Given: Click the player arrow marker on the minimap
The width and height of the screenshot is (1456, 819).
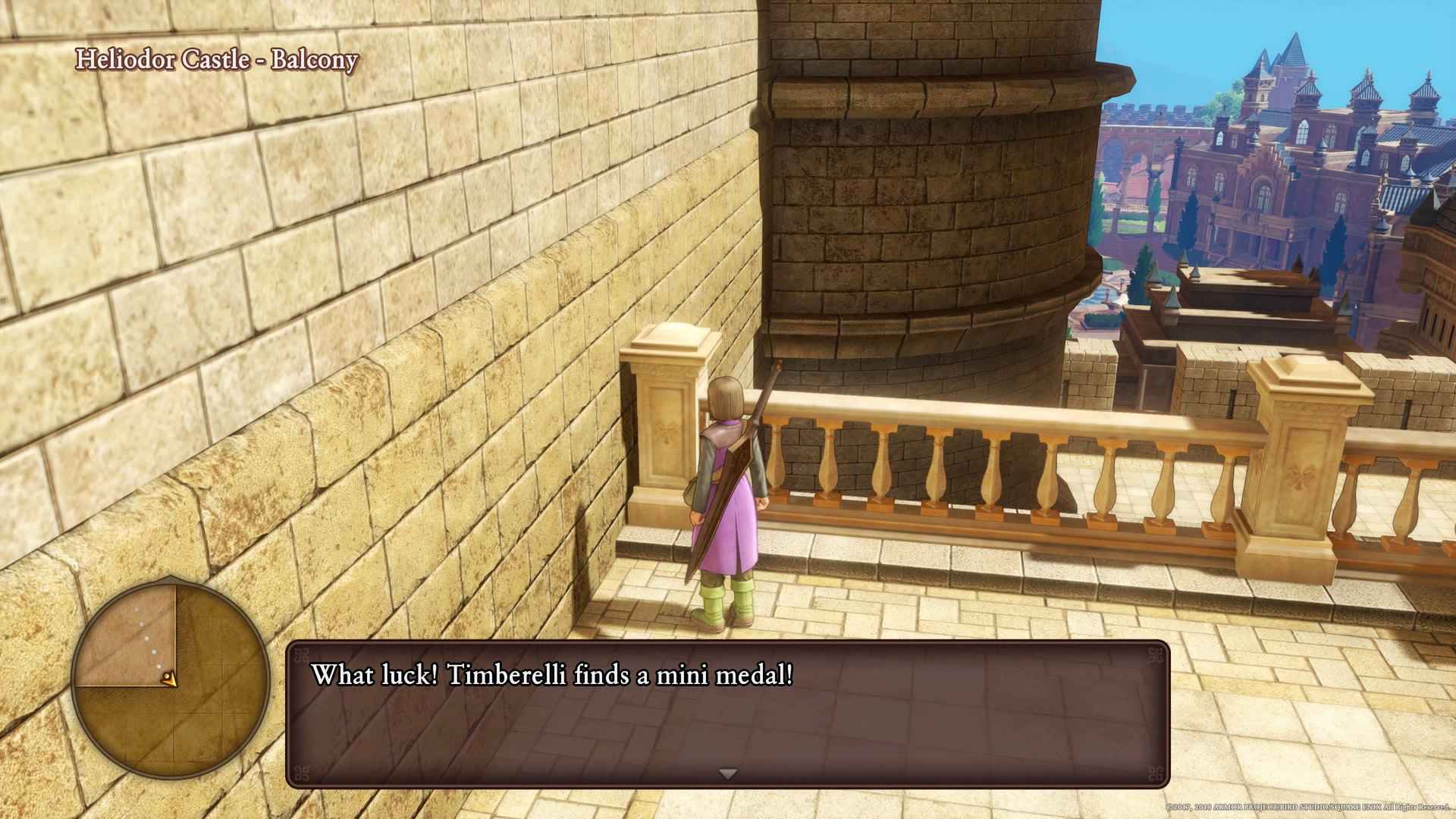Looking at the screenshot, I should coord(171,679).
